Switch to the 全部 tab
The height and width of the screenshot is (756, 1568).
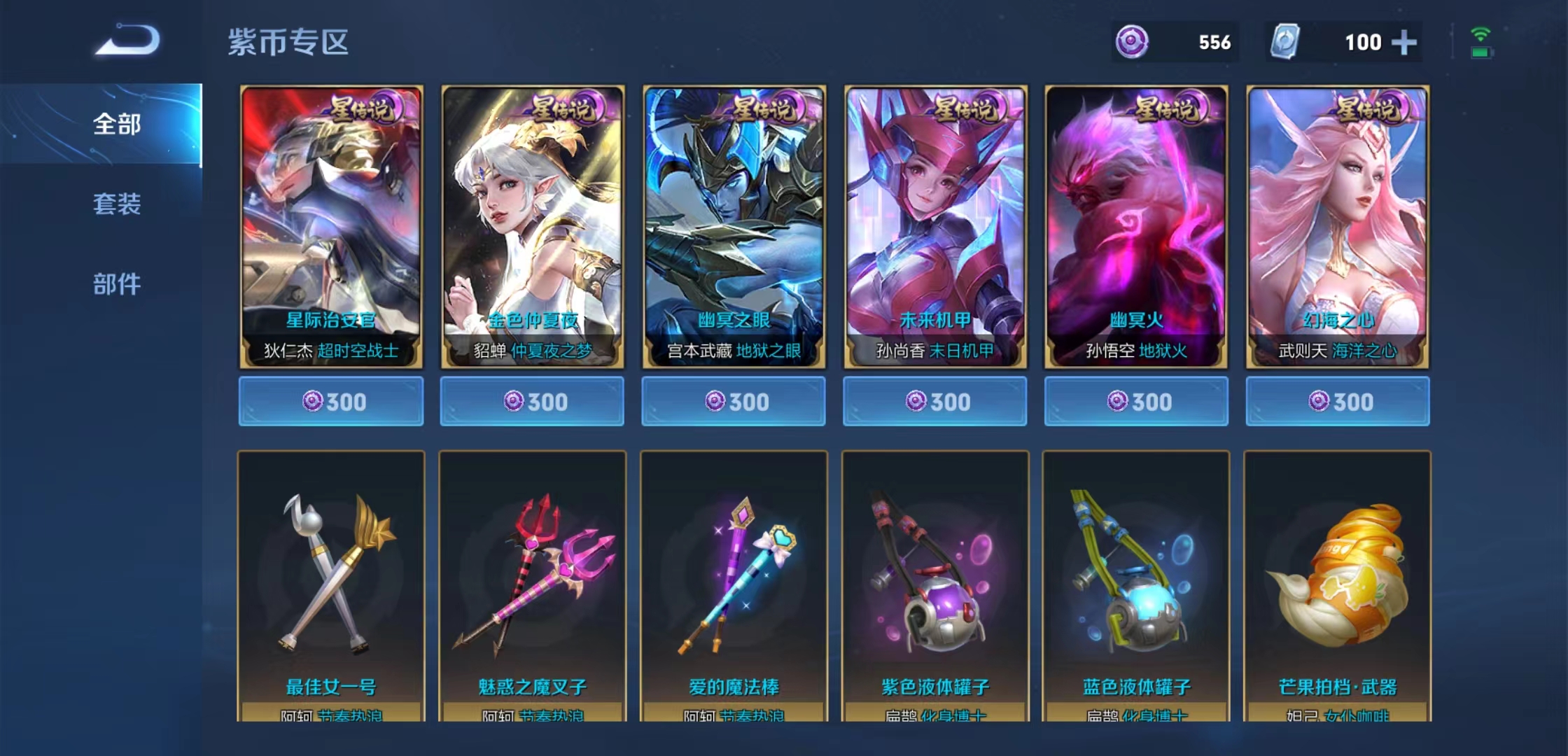point(117,125)
